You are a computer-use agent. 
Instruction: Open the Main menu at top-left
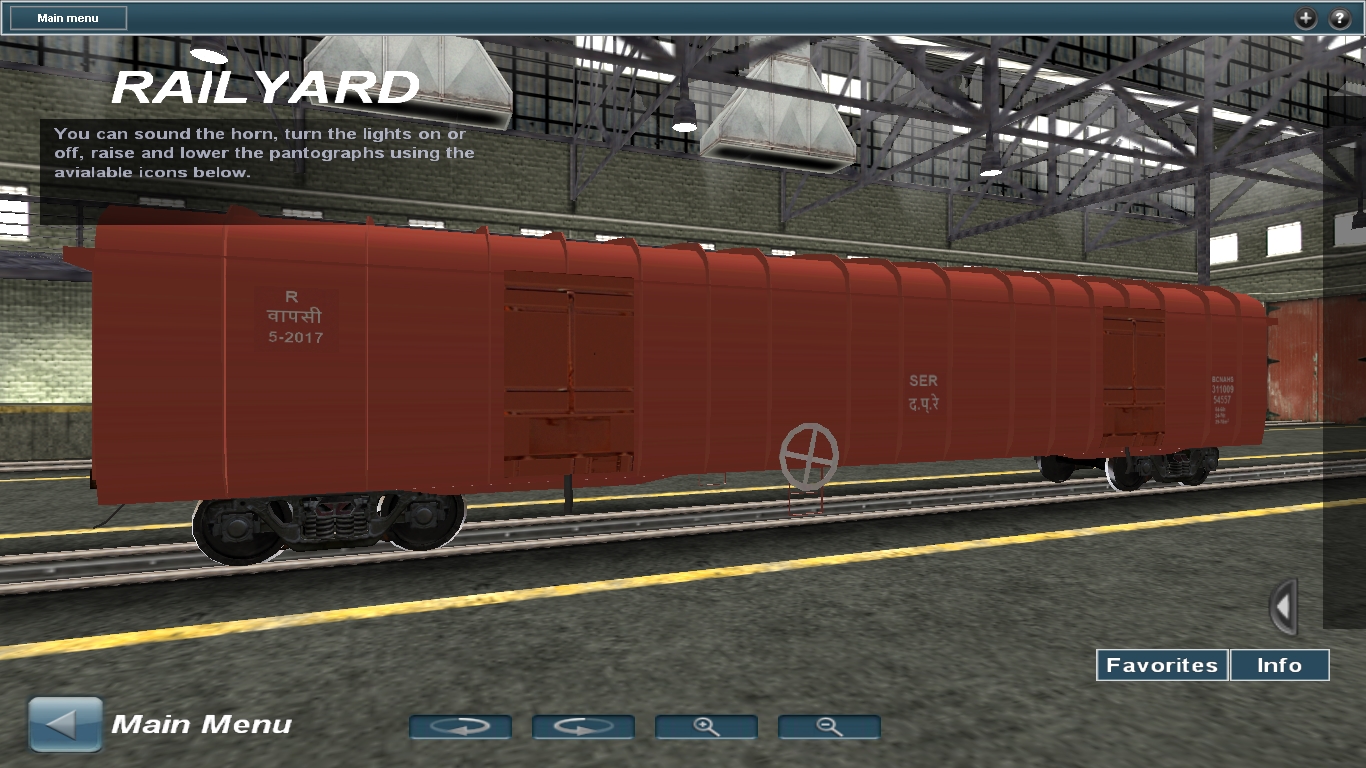coord(66,17)
